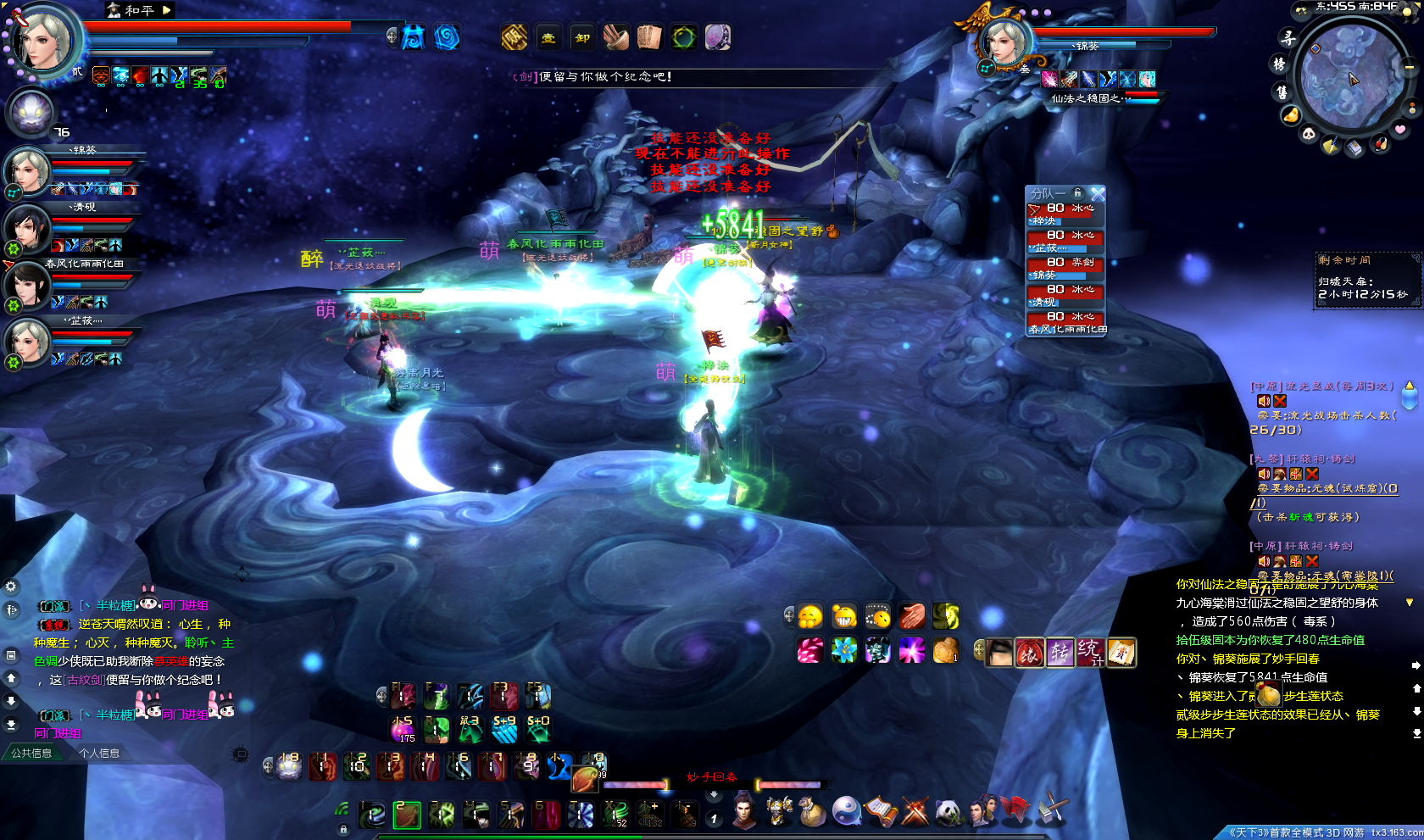1424x840 pixels.
Task: Open the gold ingot shop icon
Action: coord(1290,114)
